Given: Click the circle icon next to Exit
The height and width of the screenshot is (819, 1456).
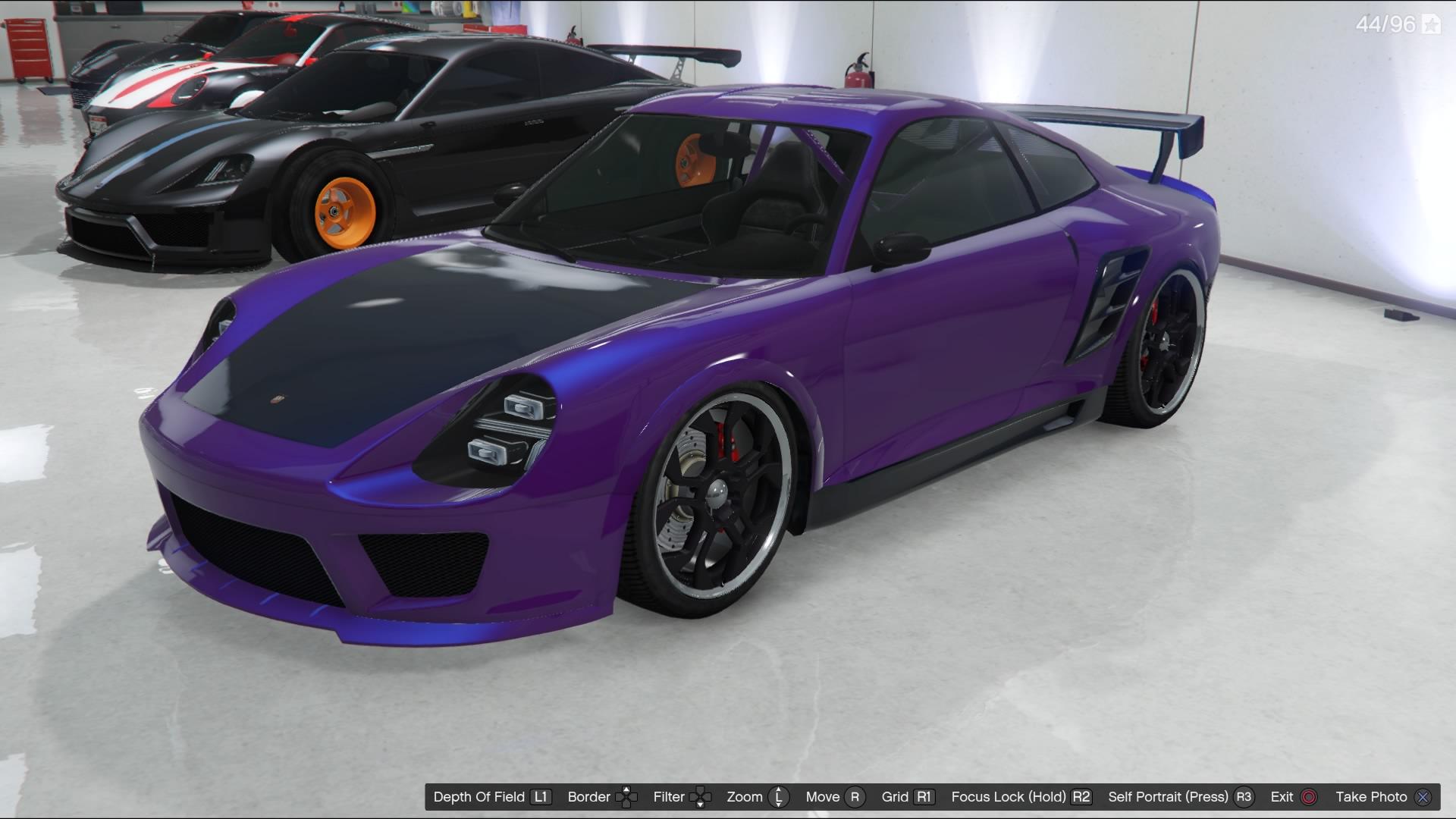Looking at the screenshot, I should [1308, 798].
